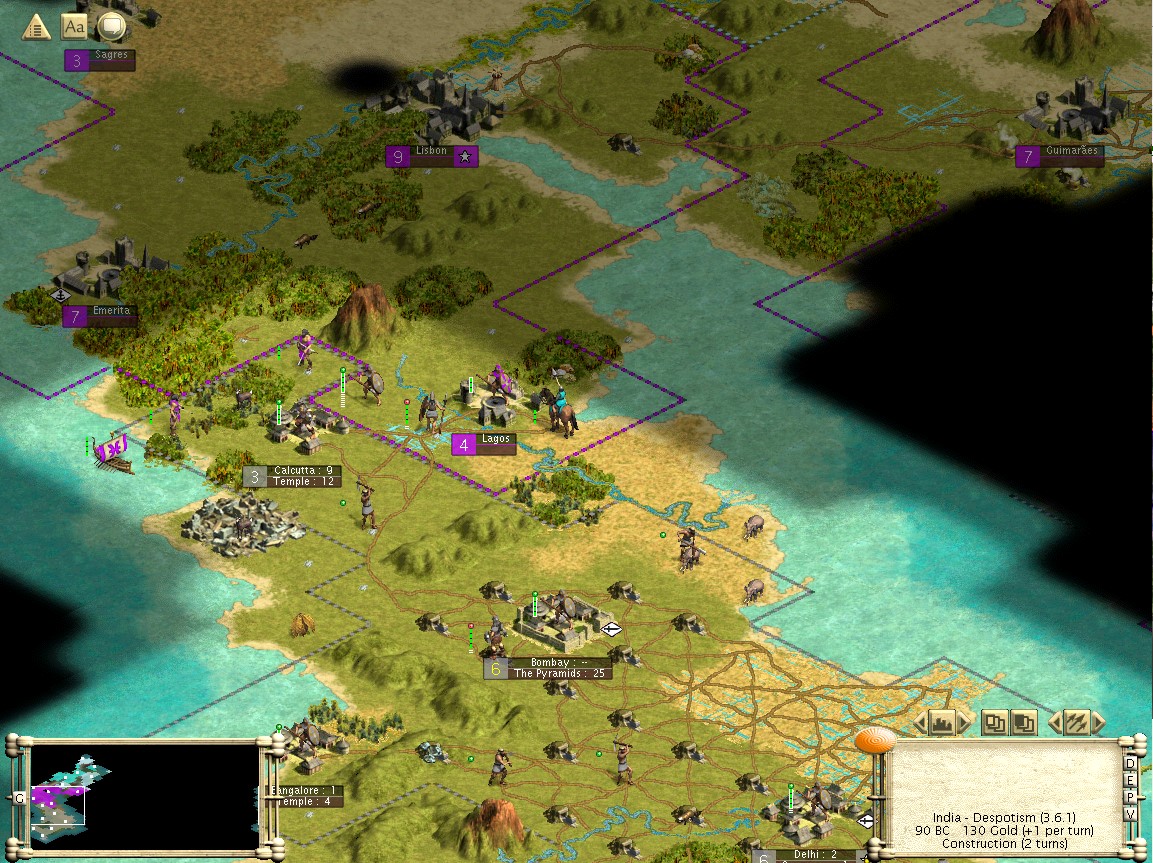
Task: Open the 'E' espionage button
Action: [x=1131, y=781]
